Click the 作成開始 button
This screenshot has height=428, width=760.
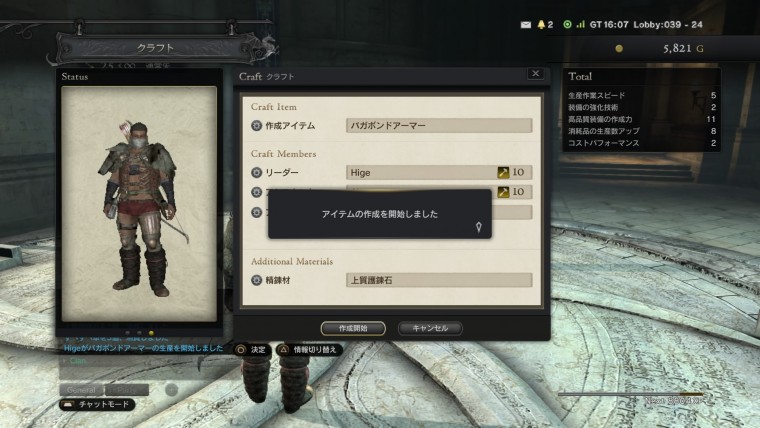coord(353,328)
